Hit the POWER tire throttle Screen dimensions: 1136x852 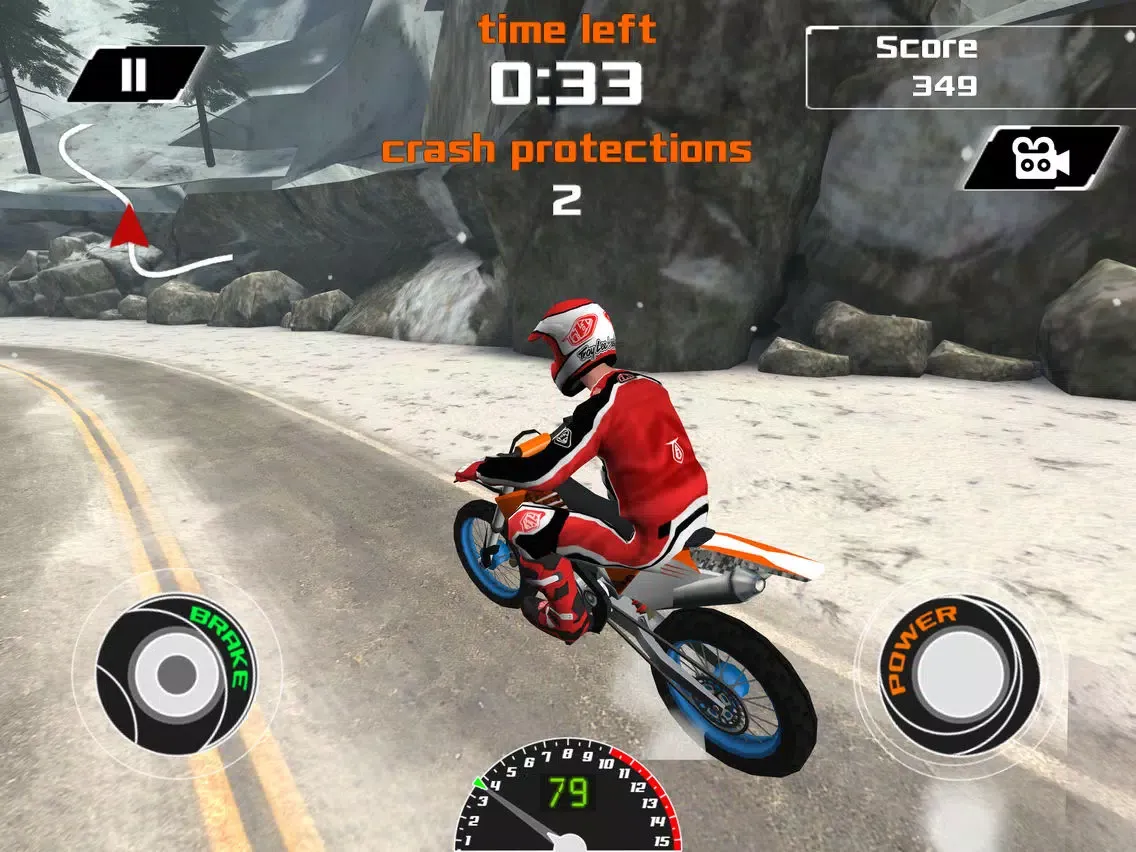(958, 672)
